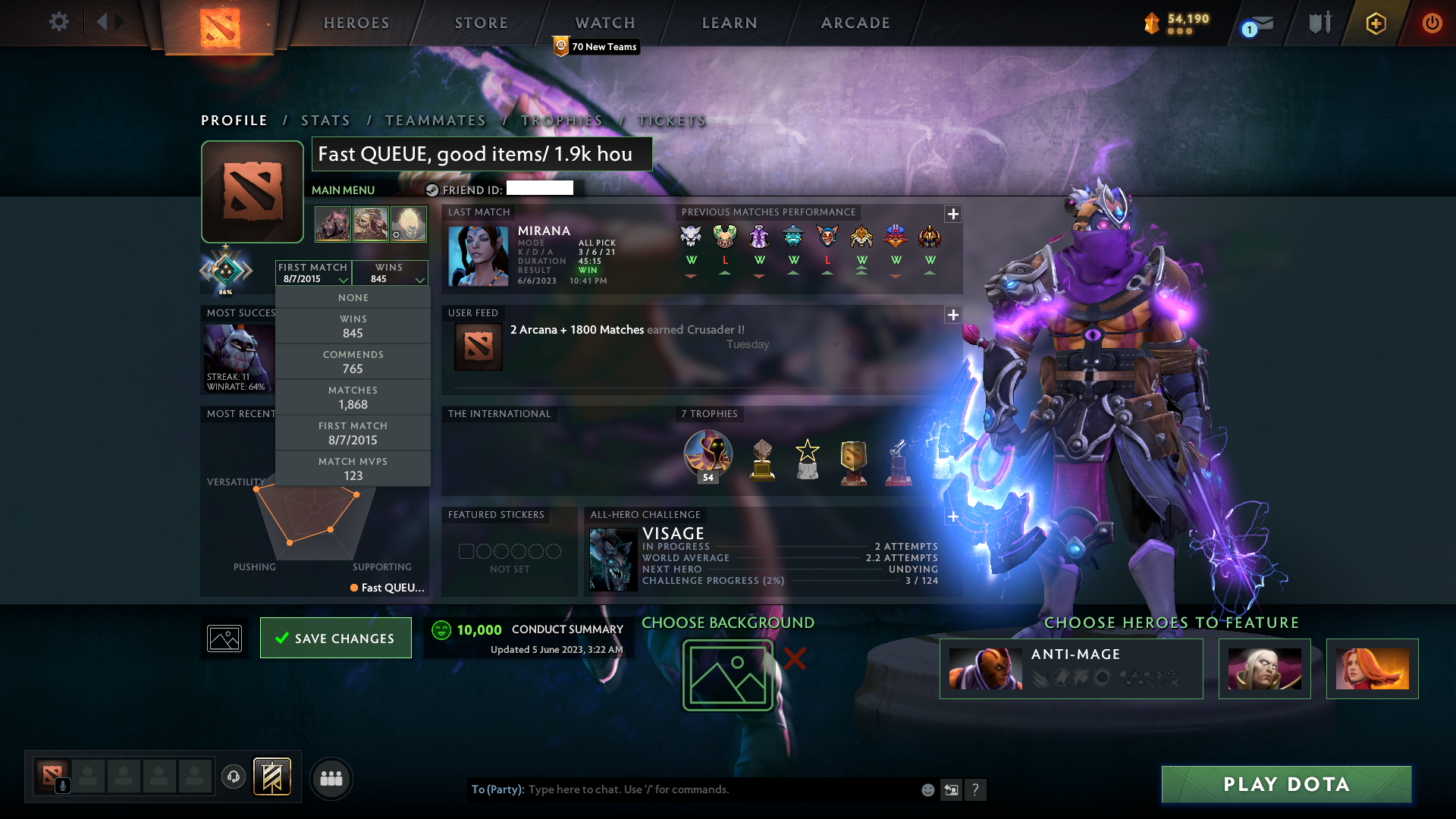Open the settings gear menu
1456x819 pixels.
click(59, 22)
